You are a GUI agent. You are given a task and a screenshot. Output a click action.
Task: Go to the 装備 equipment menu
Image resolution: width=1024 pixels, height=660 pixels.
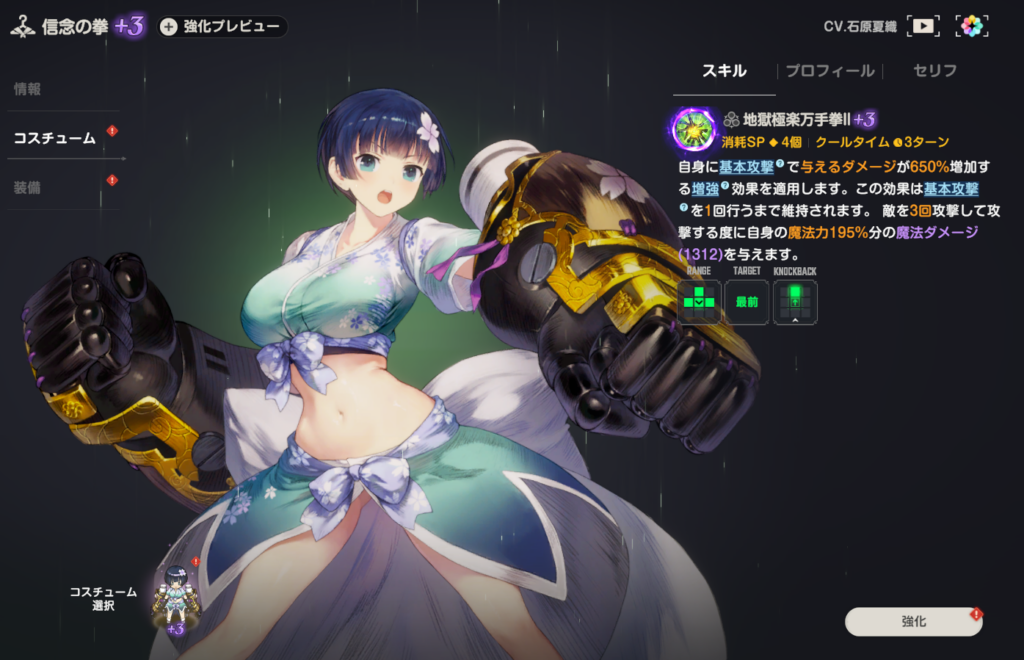tap(27, 187)
